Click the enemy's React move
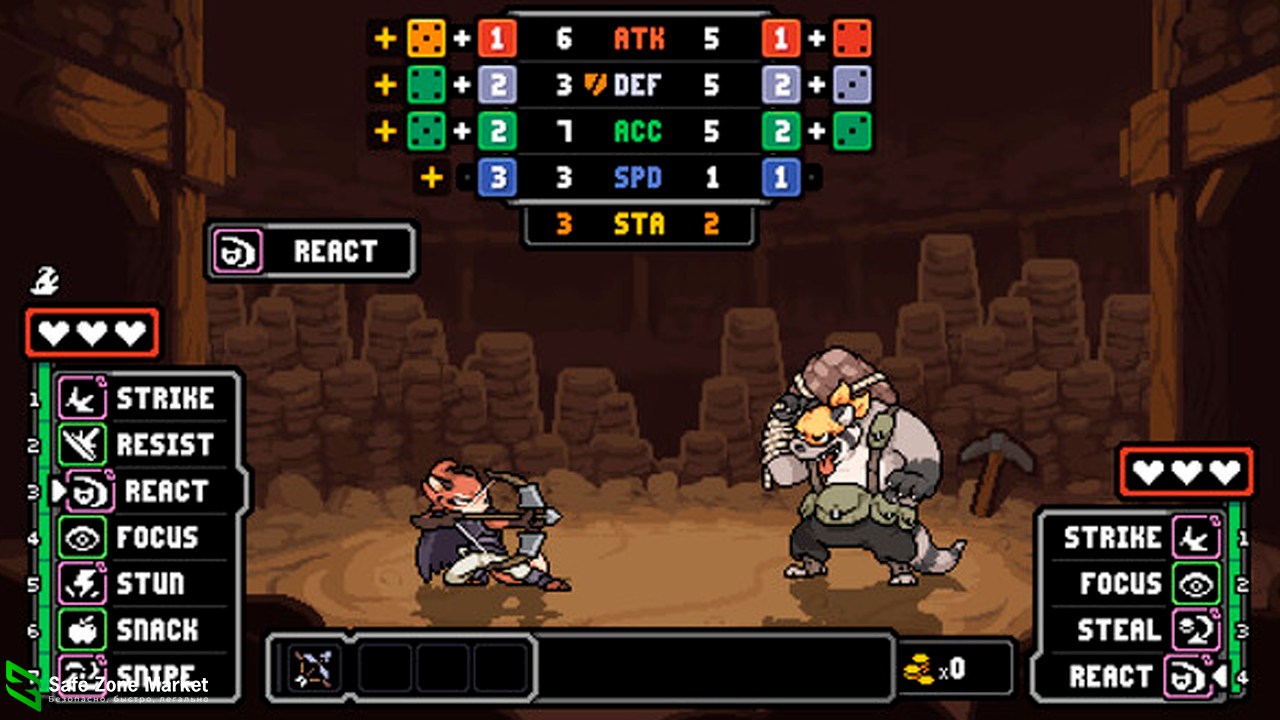The image size is (1280, 720). 1140,677
